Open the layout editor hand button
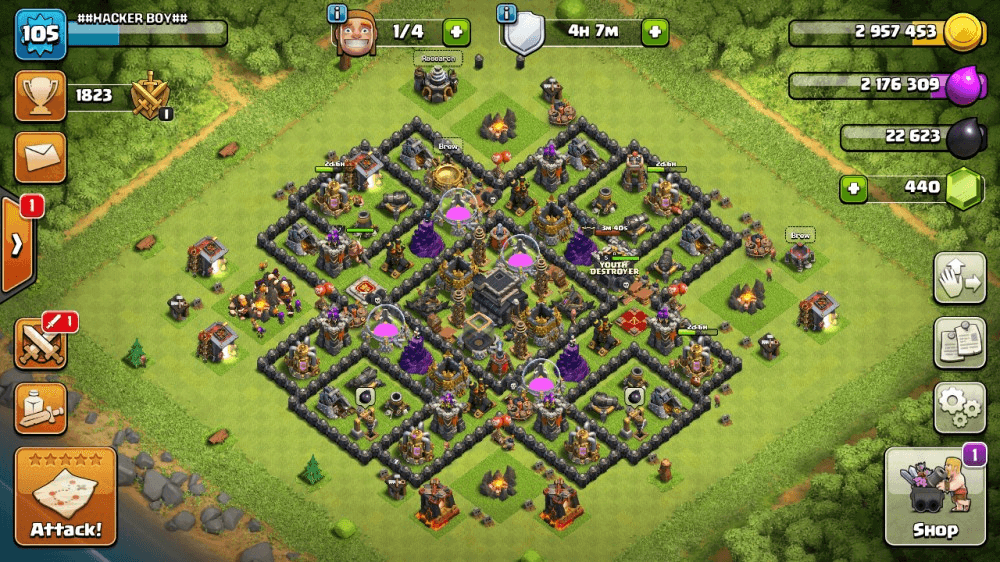Image resolution: width=1000 pixels, height=562 pixels. click(x=959, y=278)
